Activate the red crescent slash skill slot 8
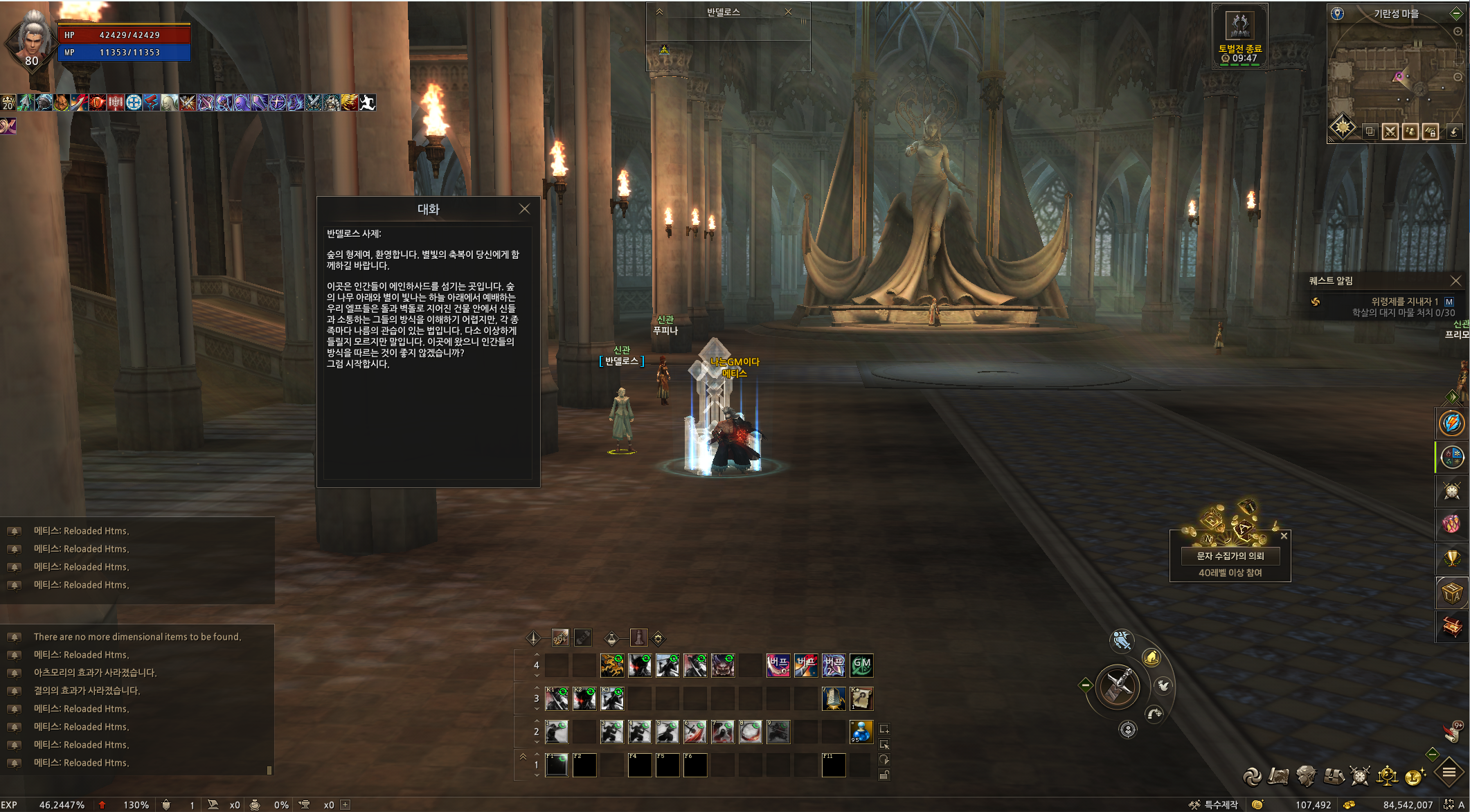The height and width of the screenshot is (812, 1470). (750, 732)
